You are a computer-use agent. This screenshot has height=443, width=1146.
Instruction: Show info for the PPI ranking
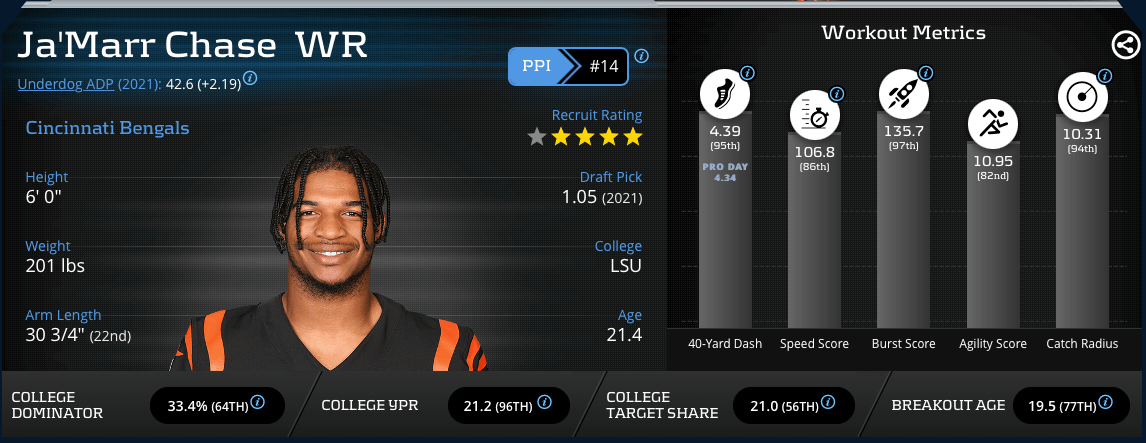pos(641,55)
